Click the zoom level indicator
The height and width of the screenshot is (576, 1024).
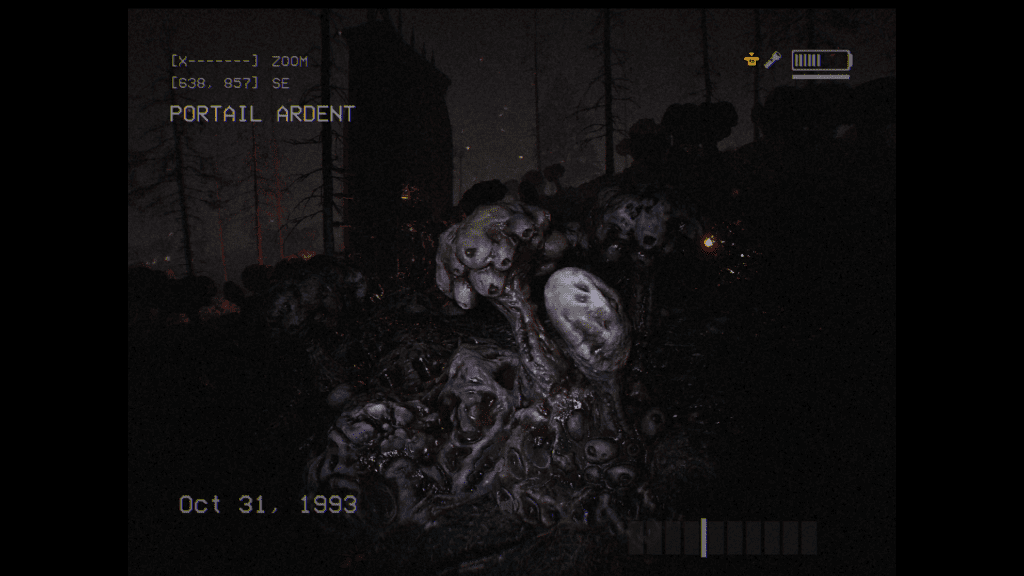point(215,62)
